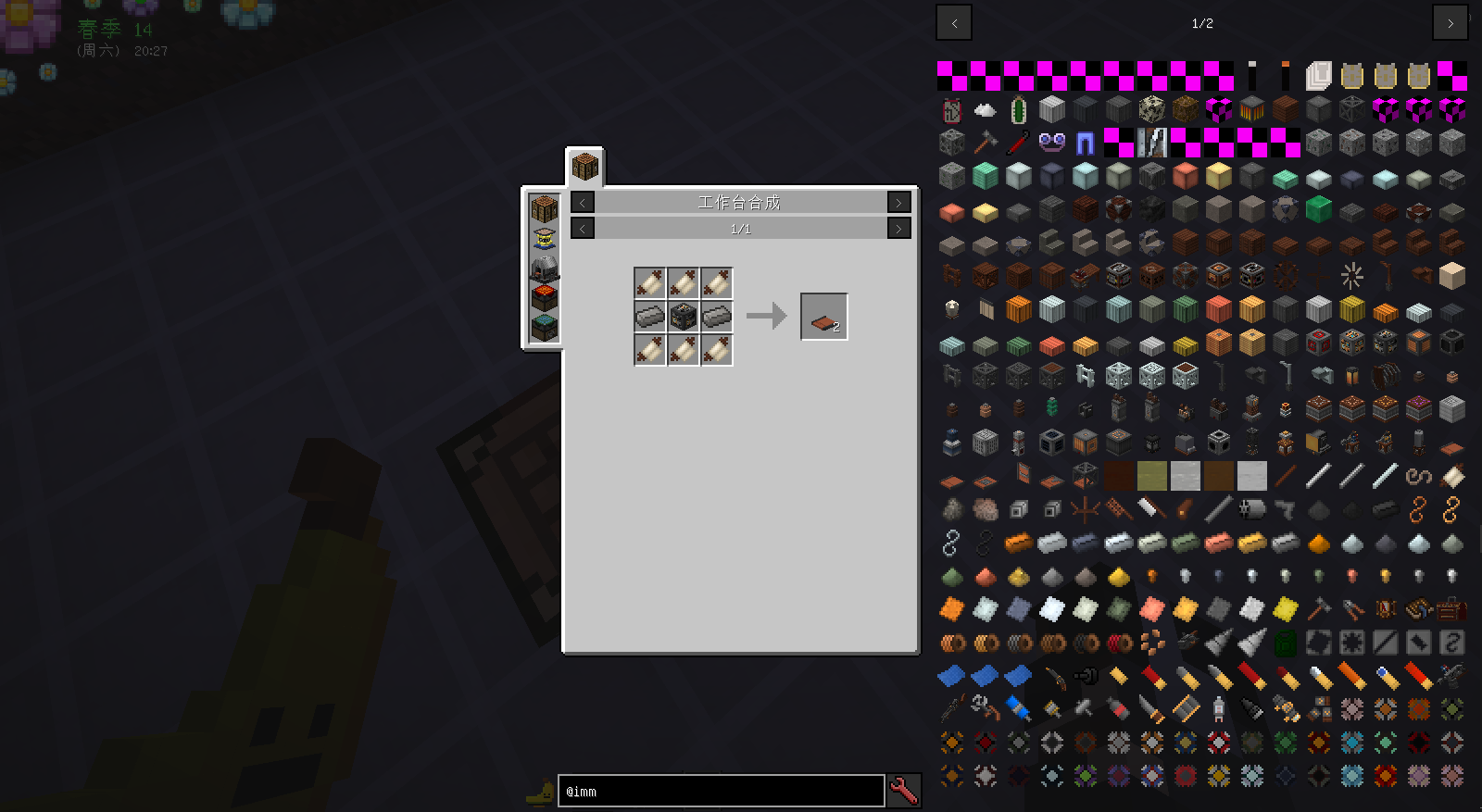This screenshot has width=1482, height=812.
Task: Go to the previous item list page
Action: (954, 23)
